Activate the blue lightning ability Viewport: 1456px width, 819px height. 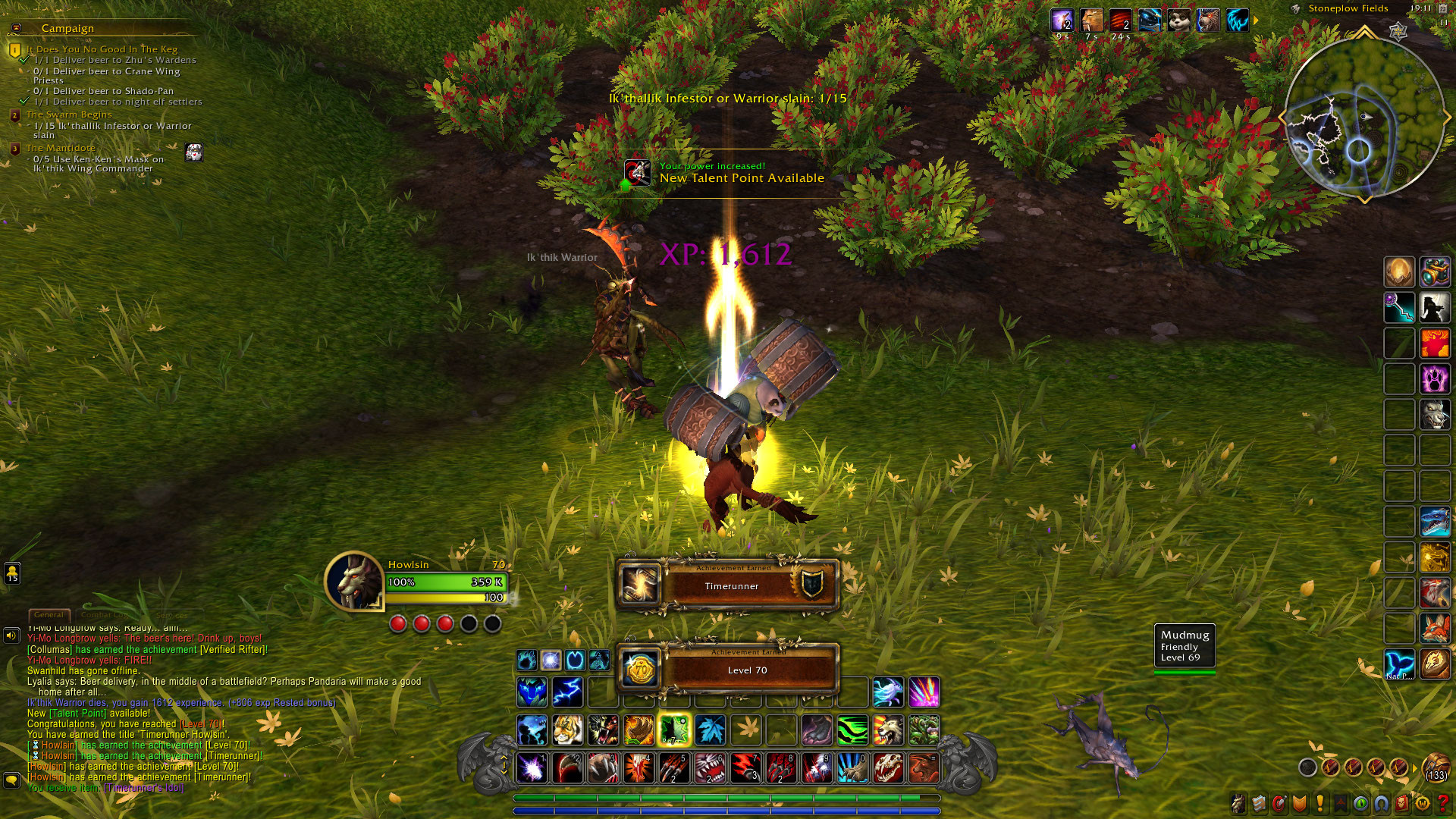pyautogui.click(x=567, y=692)
